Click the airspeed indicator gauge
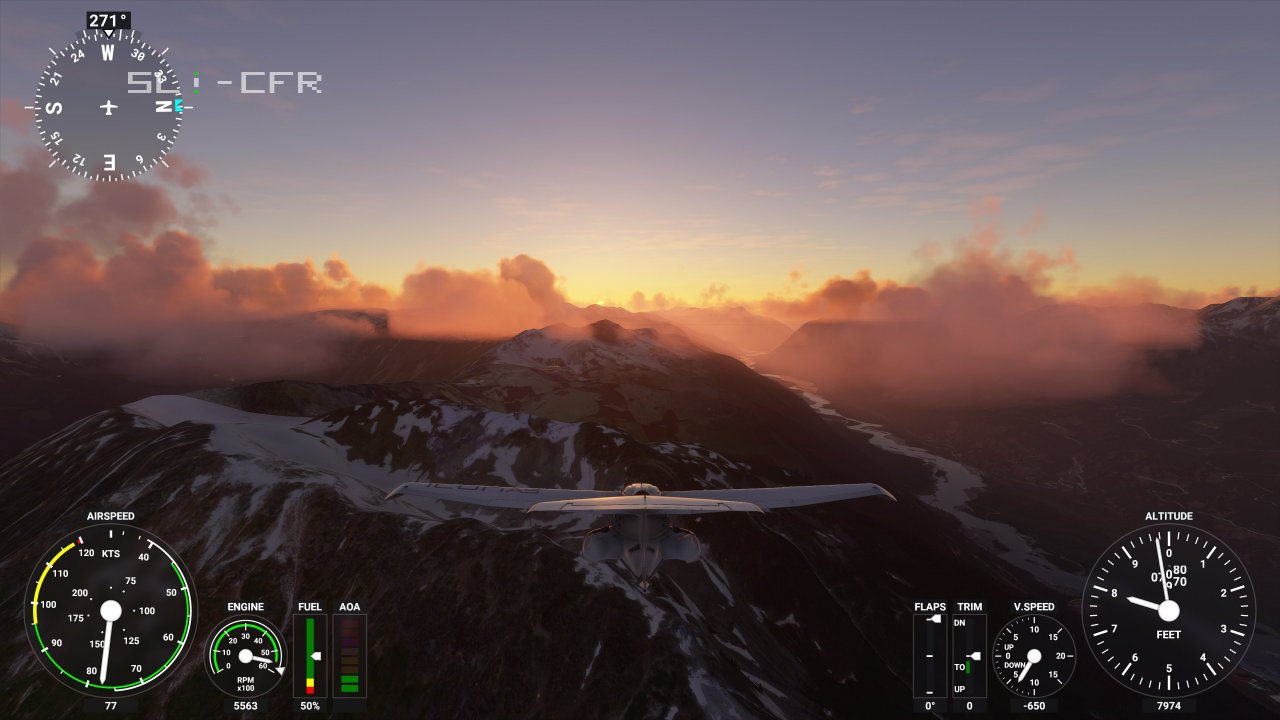 point(110,610)
